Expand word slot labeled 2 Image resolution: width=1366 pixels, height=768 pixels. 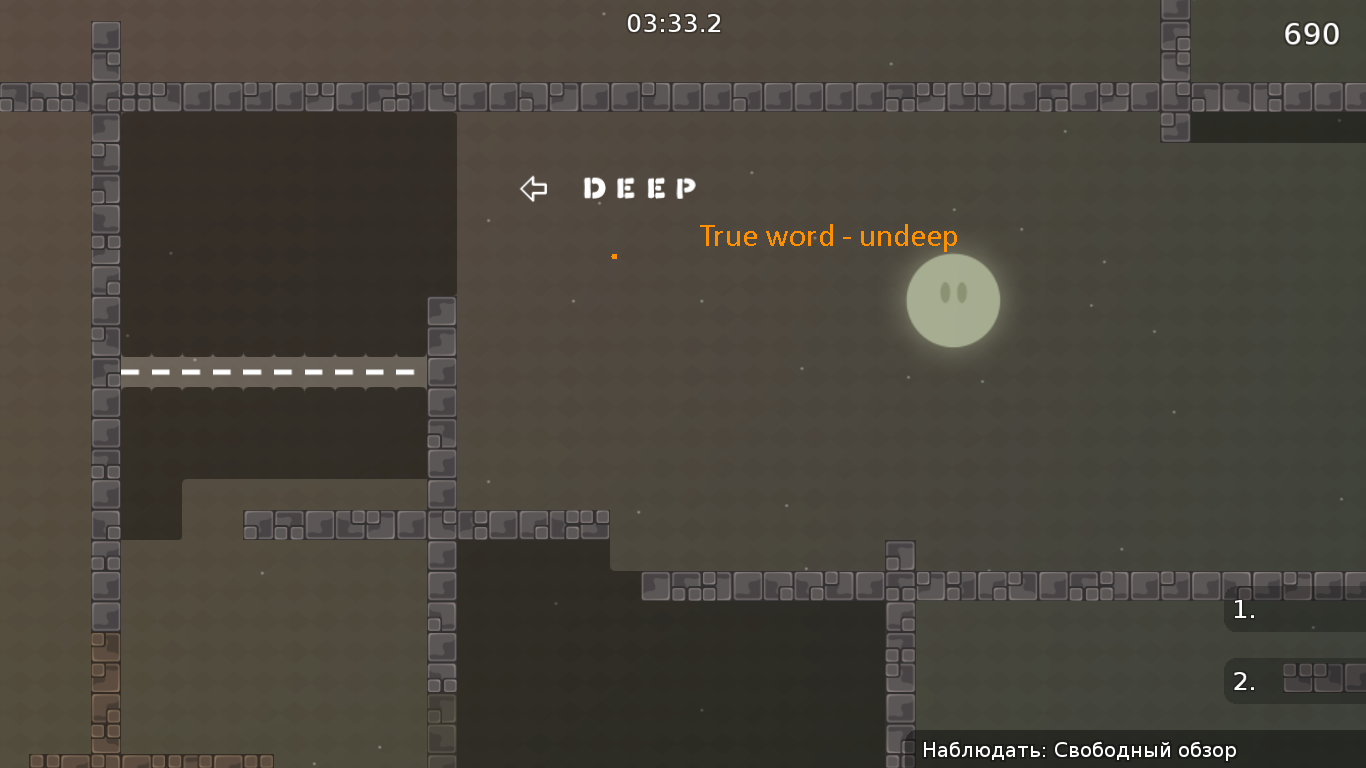click(x=1244, y=681)
